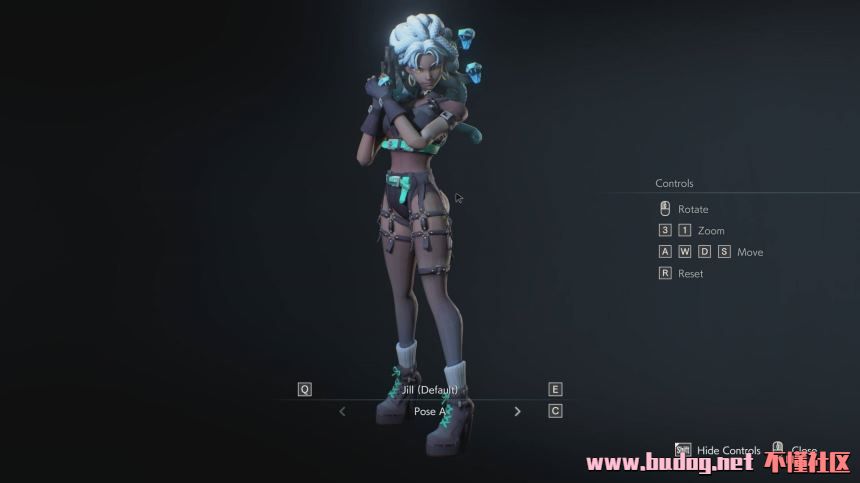Go to the previous pose with left arrow
Image resolution: width=860 pixels, height=483 pixels.
coord(342,411)
